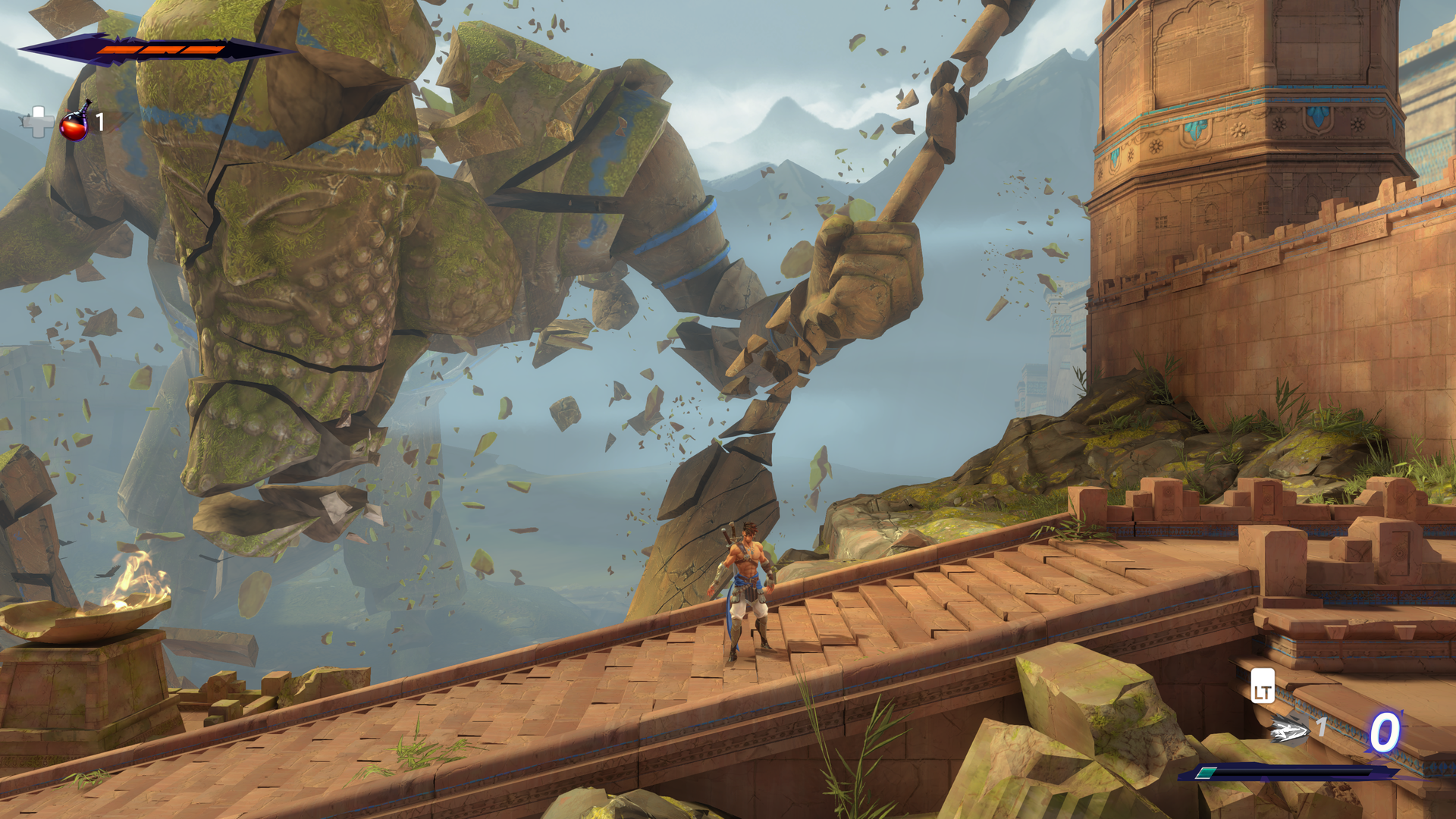
Task: Use the red healing potion flask
Action: 74,123
